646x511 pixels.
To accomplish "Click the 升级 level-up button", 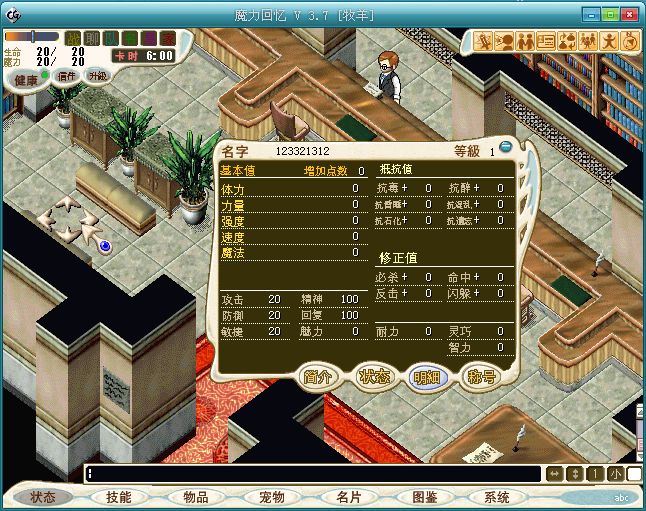I will point(97,75).
